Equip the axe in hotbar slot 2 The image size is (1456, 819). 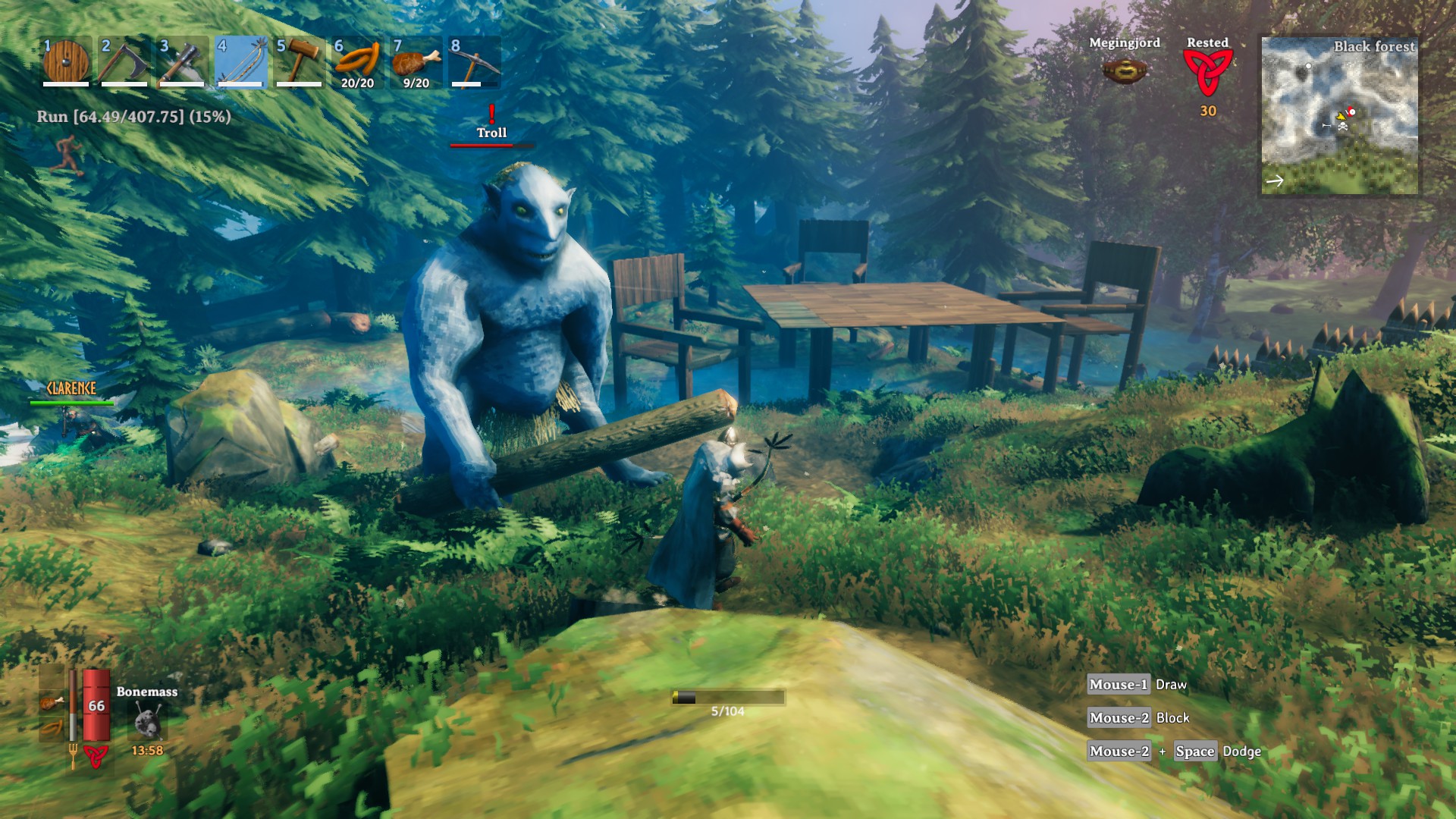124,62
